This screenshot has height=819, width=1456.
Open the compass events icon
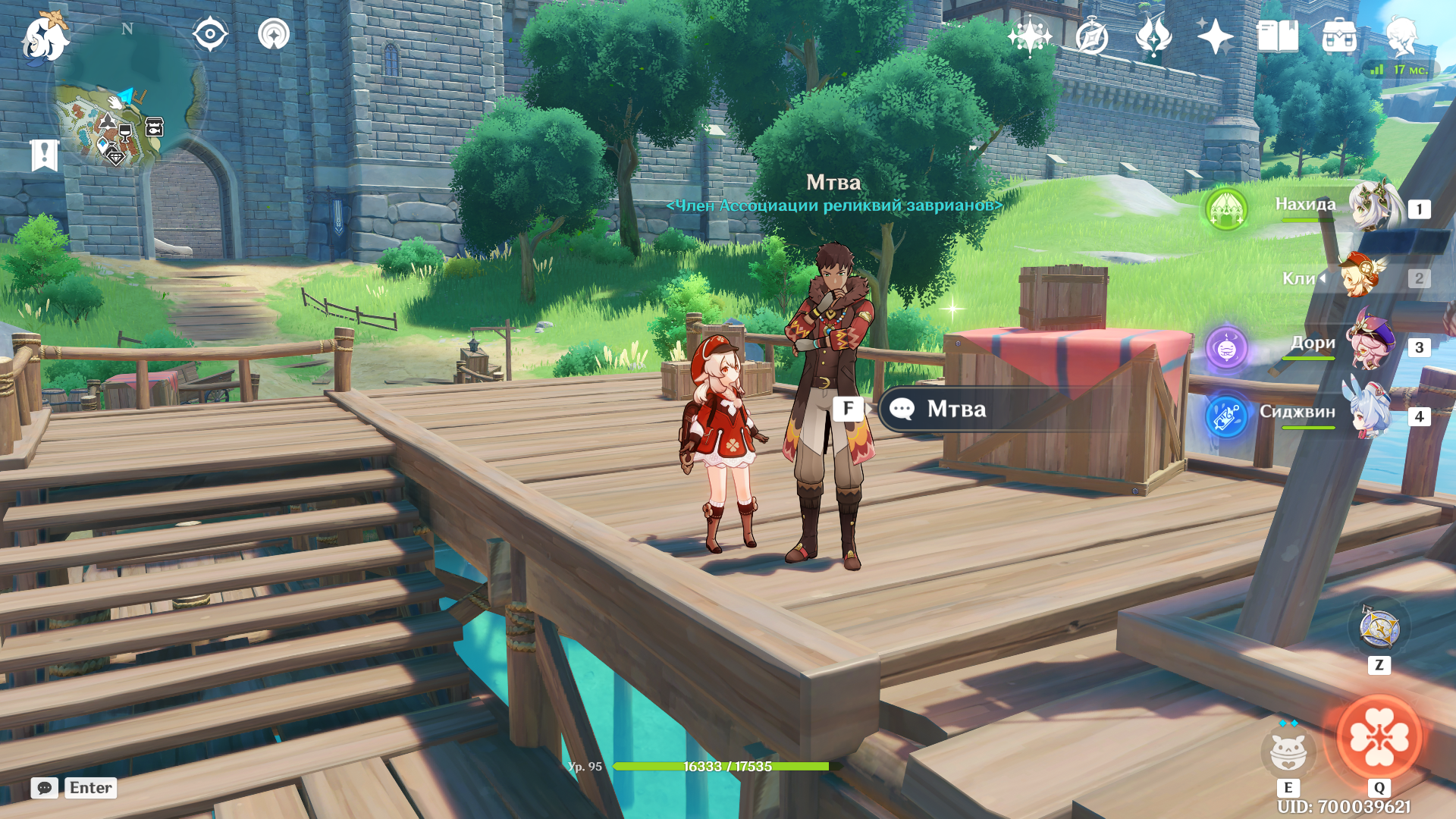click(x=1091, y=36)
